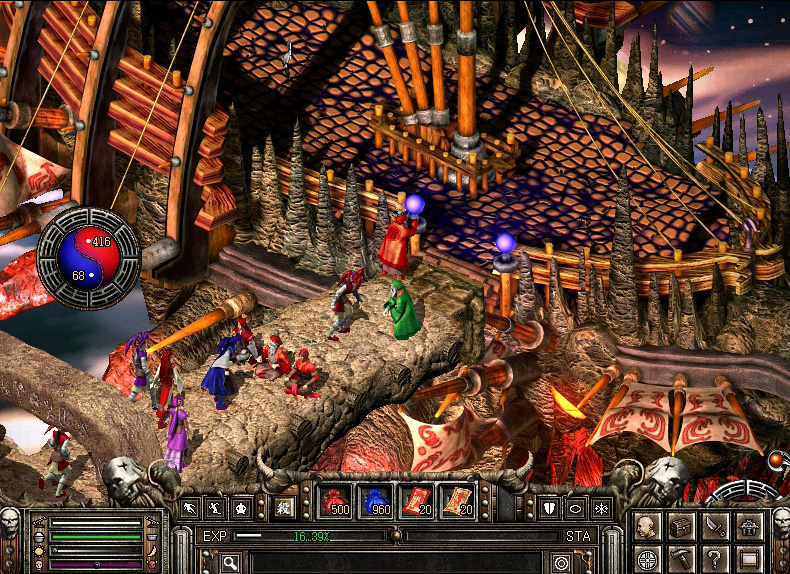Toggle the kill-mode Chinese character button
This screenshot has height=574, width=790.
tap(284, 507)
